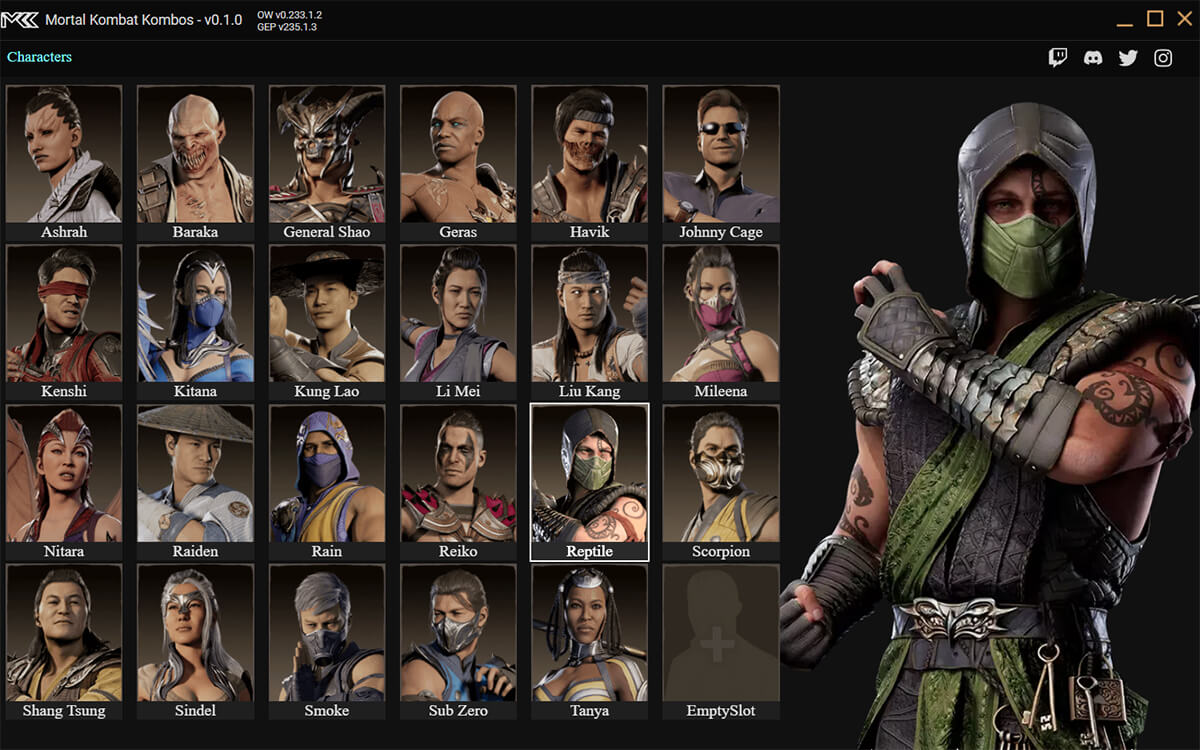Select Johnny Cage's character tile
The height and width of the screenshot is (750, 1200).
pos(721,162)
